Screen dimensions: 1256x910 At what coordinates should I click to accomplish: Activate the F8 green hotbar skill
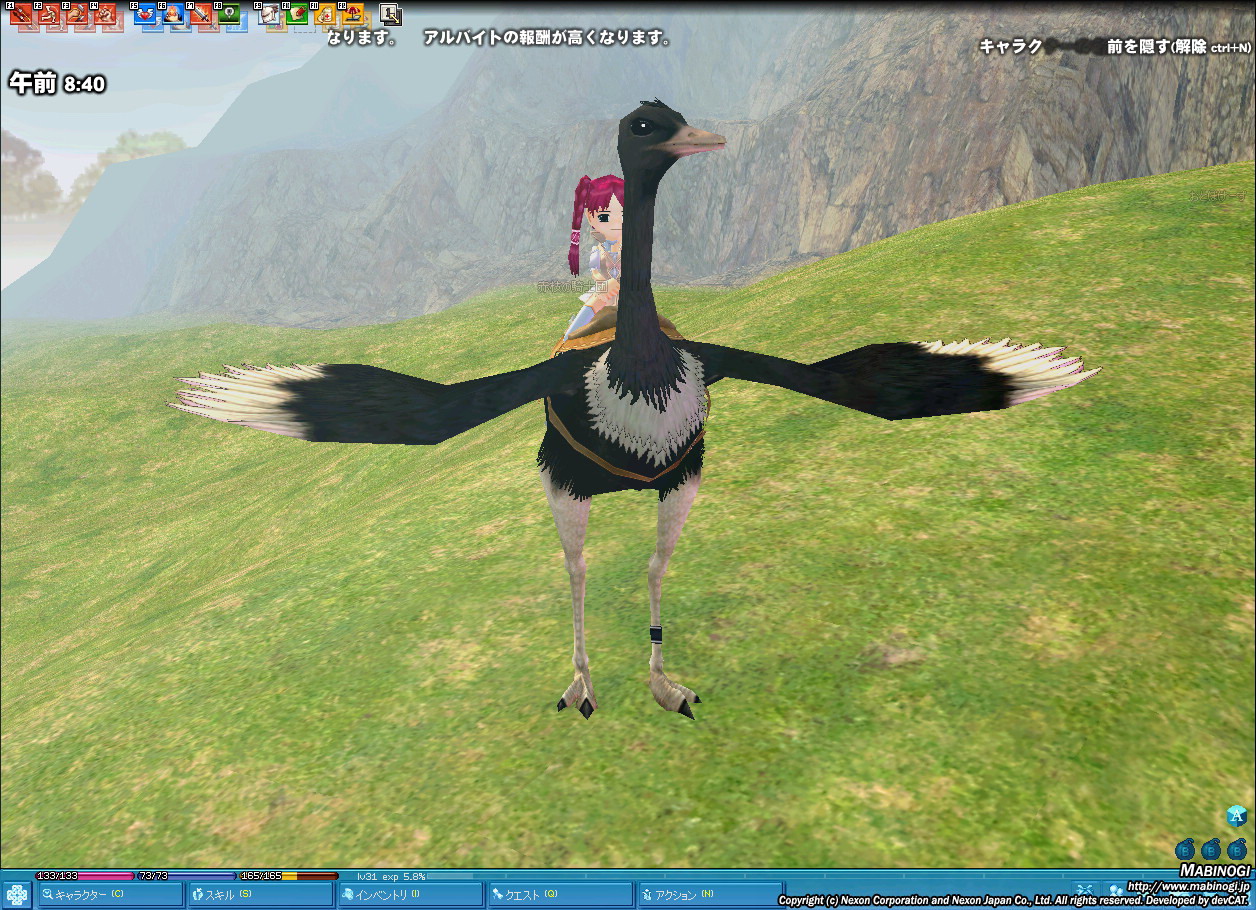click(x=229, y=14)
